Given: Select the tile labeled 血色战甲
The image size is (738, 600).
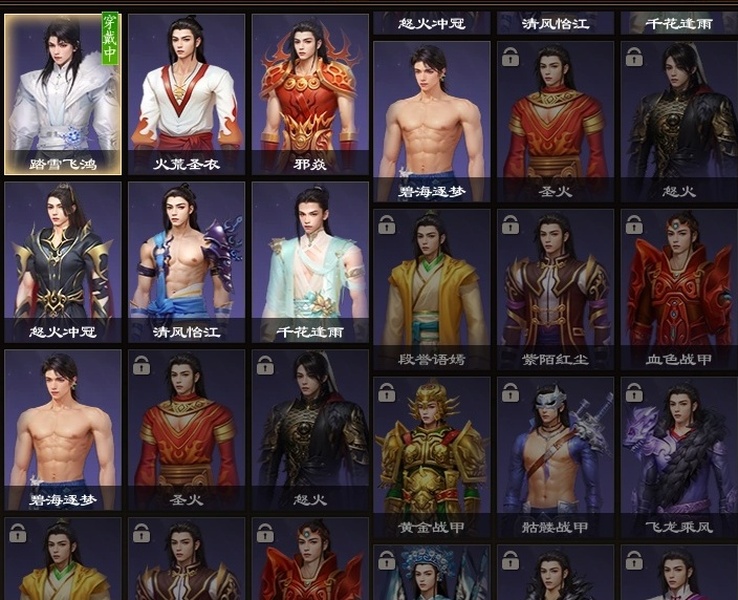Looking at the screenshot, I should [x=679, y=289].
